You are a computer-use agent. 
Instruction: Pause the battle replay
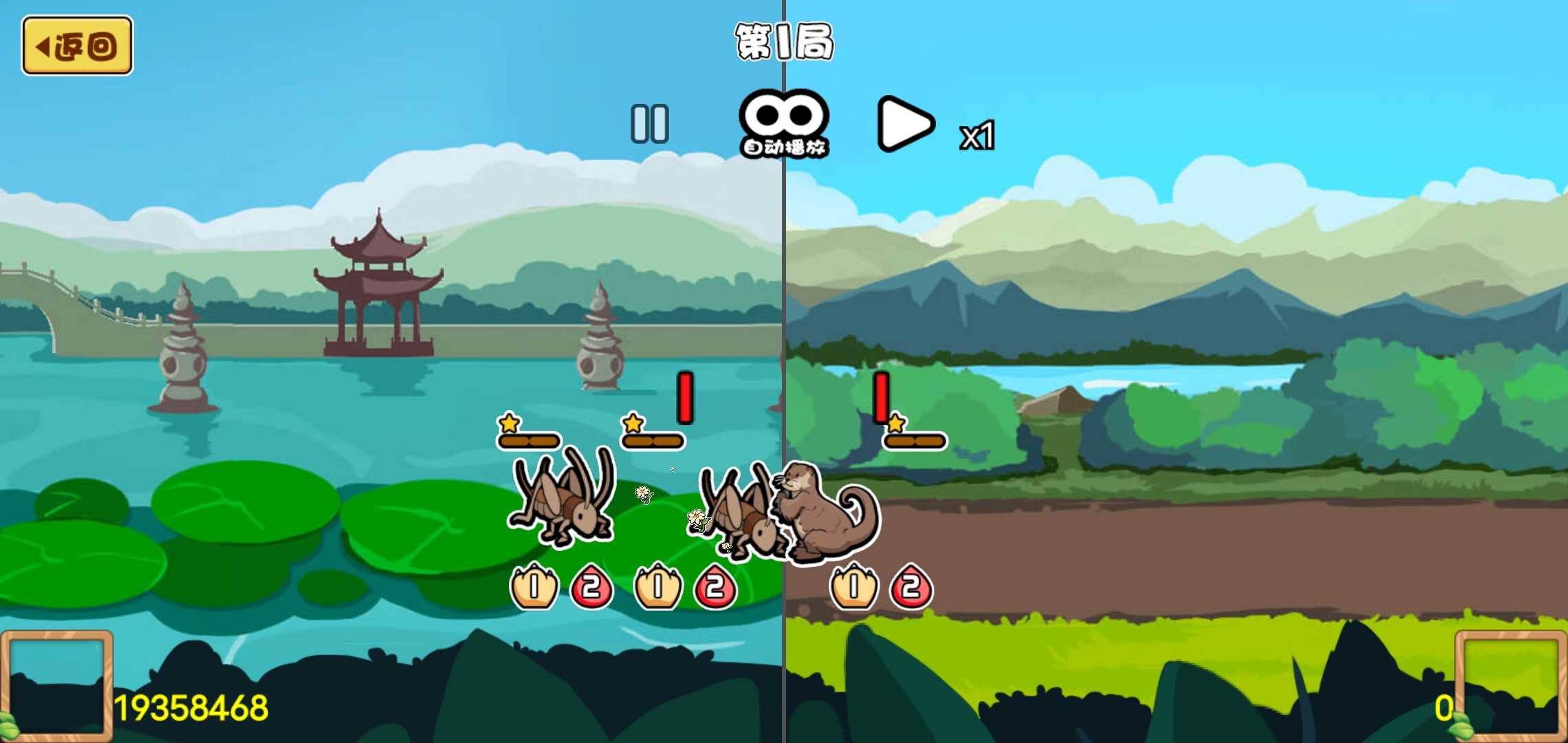tap(649, 124)
